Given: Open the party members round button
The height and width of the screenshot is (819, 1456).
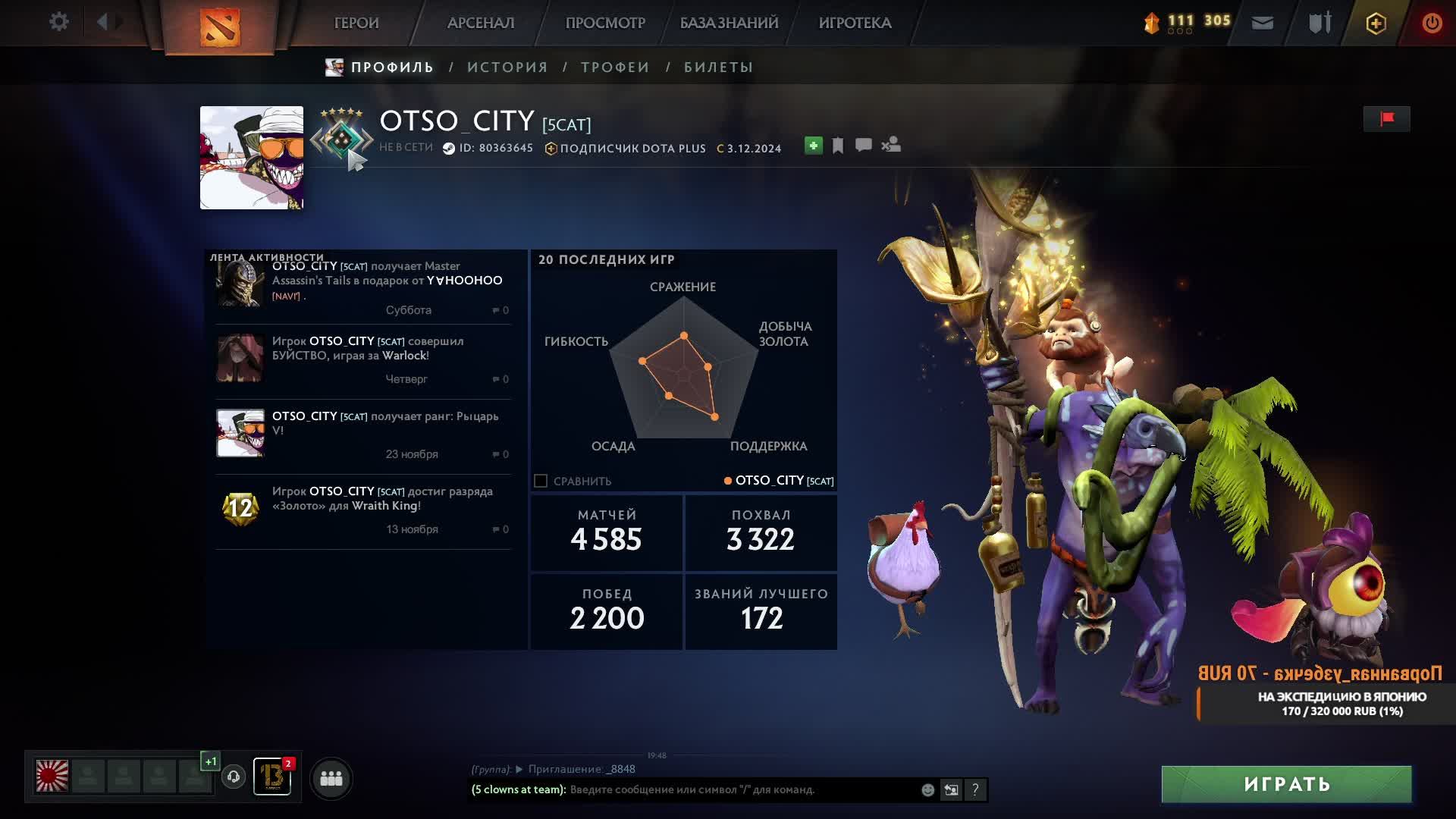Looking at the screenshot, I should (331, 778).
